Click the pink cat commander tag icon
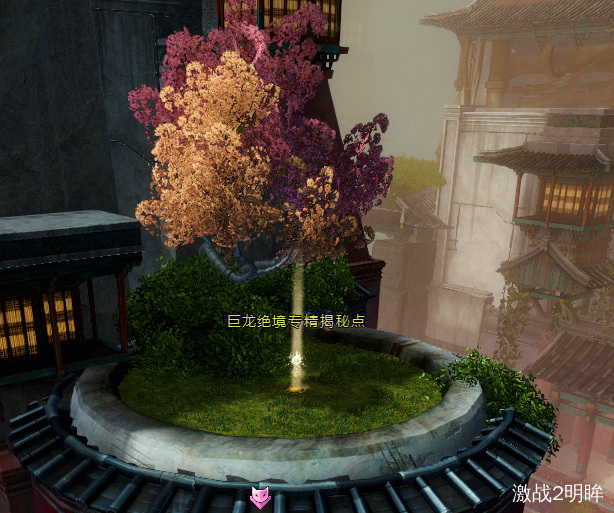The image size is (614, 513). pos(260,497)
